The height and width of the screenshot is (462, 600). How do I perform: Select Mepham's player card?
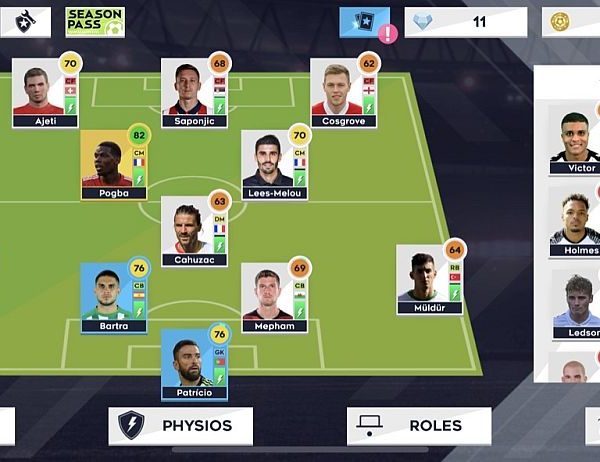coord(274,297)
